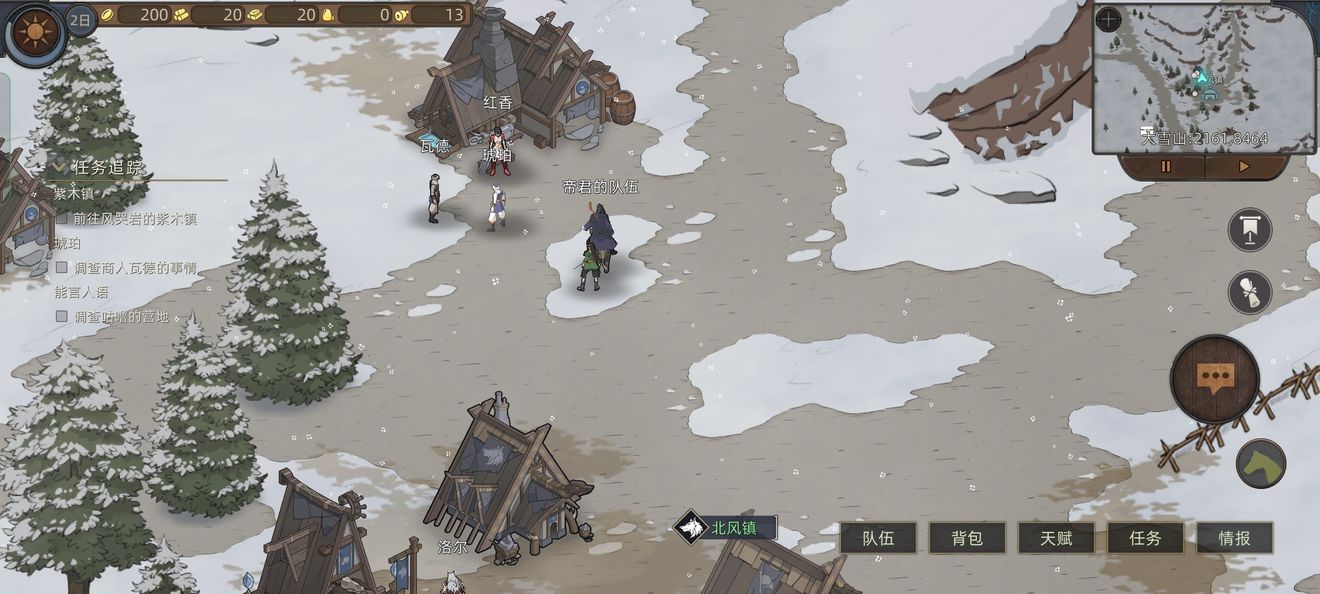Open the 背包 backpack
This screenshot has width=1320, height=594.
click(x=967, y=538)
